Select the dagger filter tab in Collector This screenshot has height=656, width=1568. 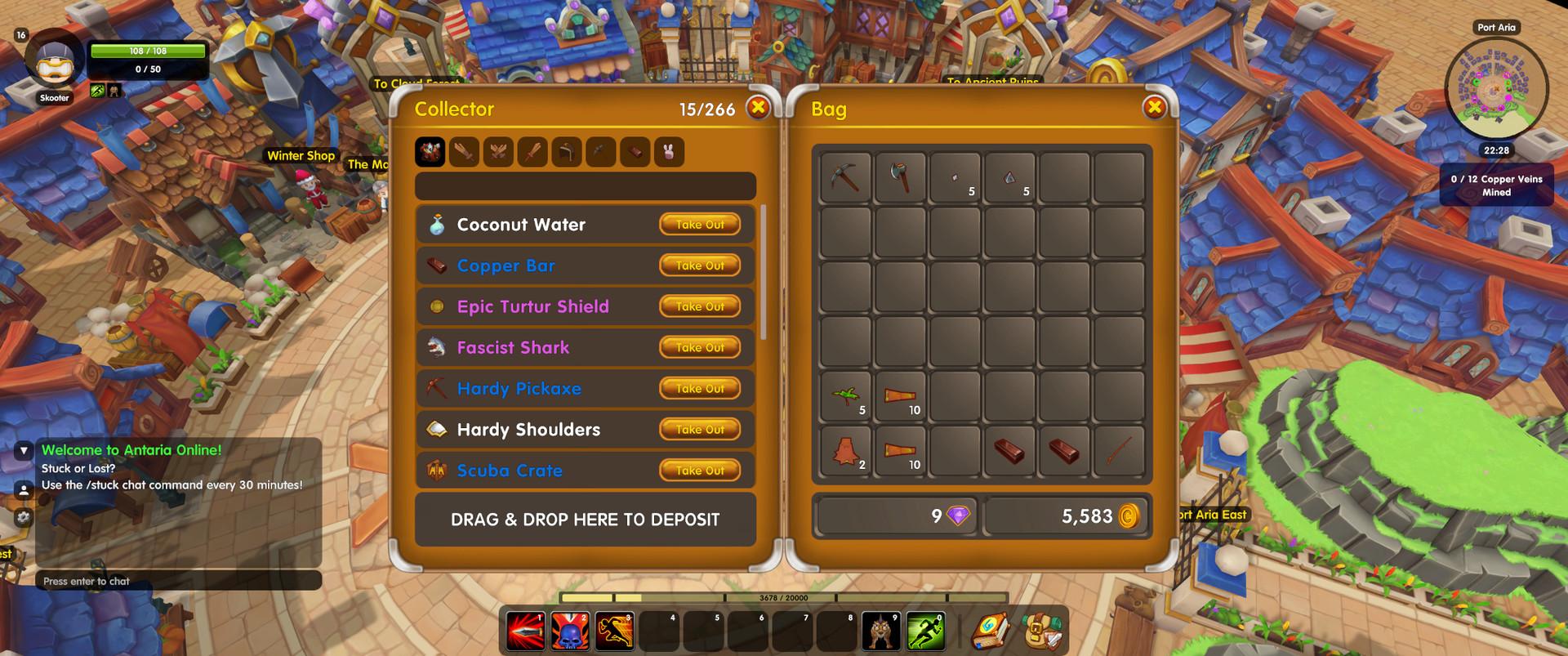point(532,151)
